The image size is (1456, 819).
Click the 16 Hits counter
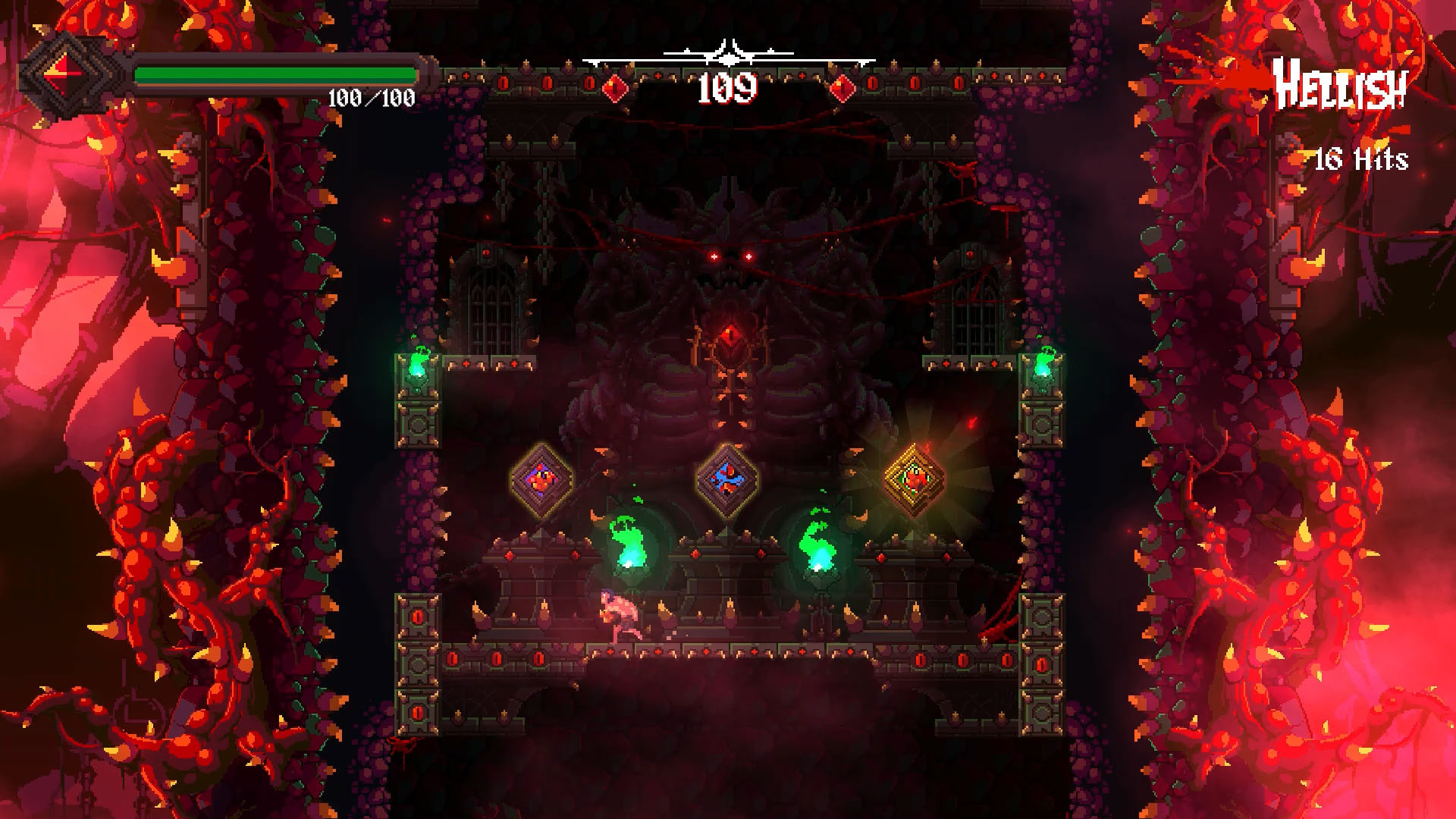click(x=1362, y=159)
